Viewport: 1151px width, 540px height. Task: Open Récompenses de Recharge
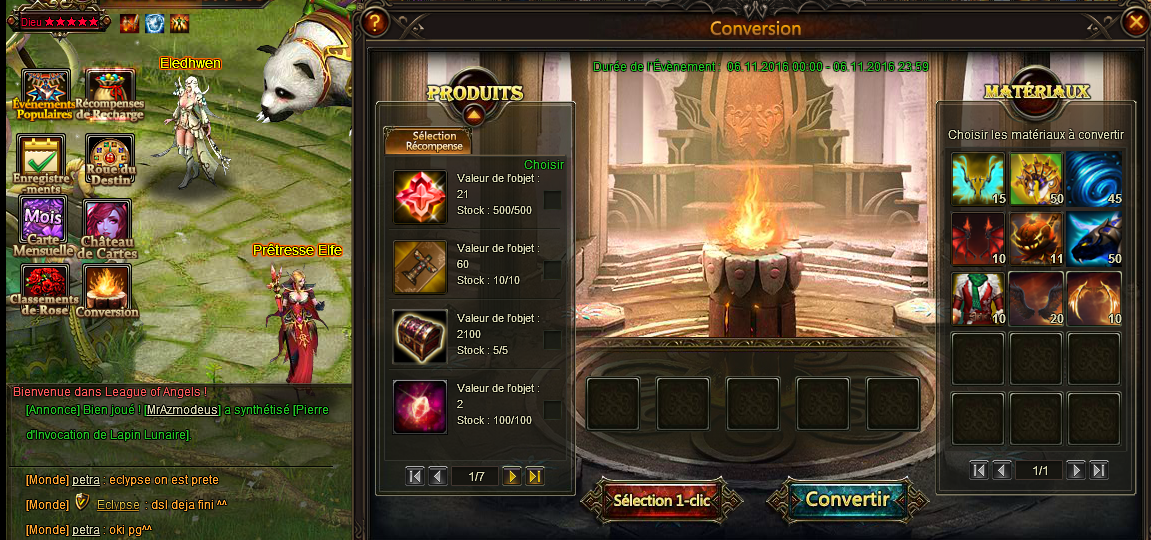[109, 93]
